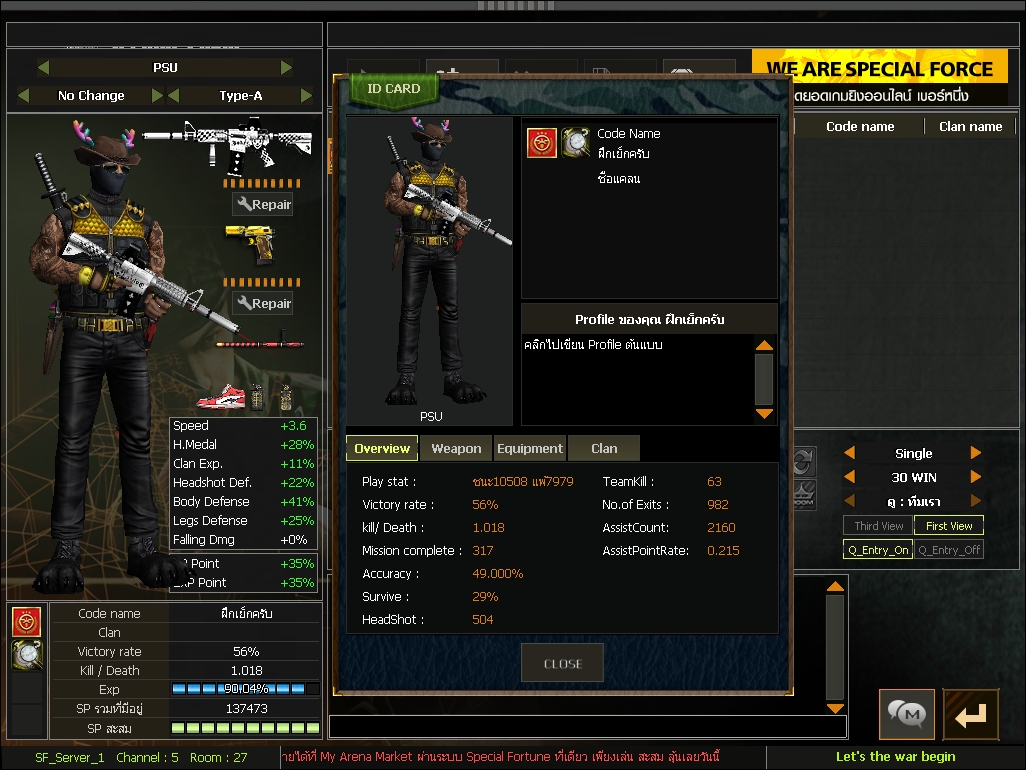Select the Overview tab
Viewport: 1026px width, 770px height.
(382, 449)
